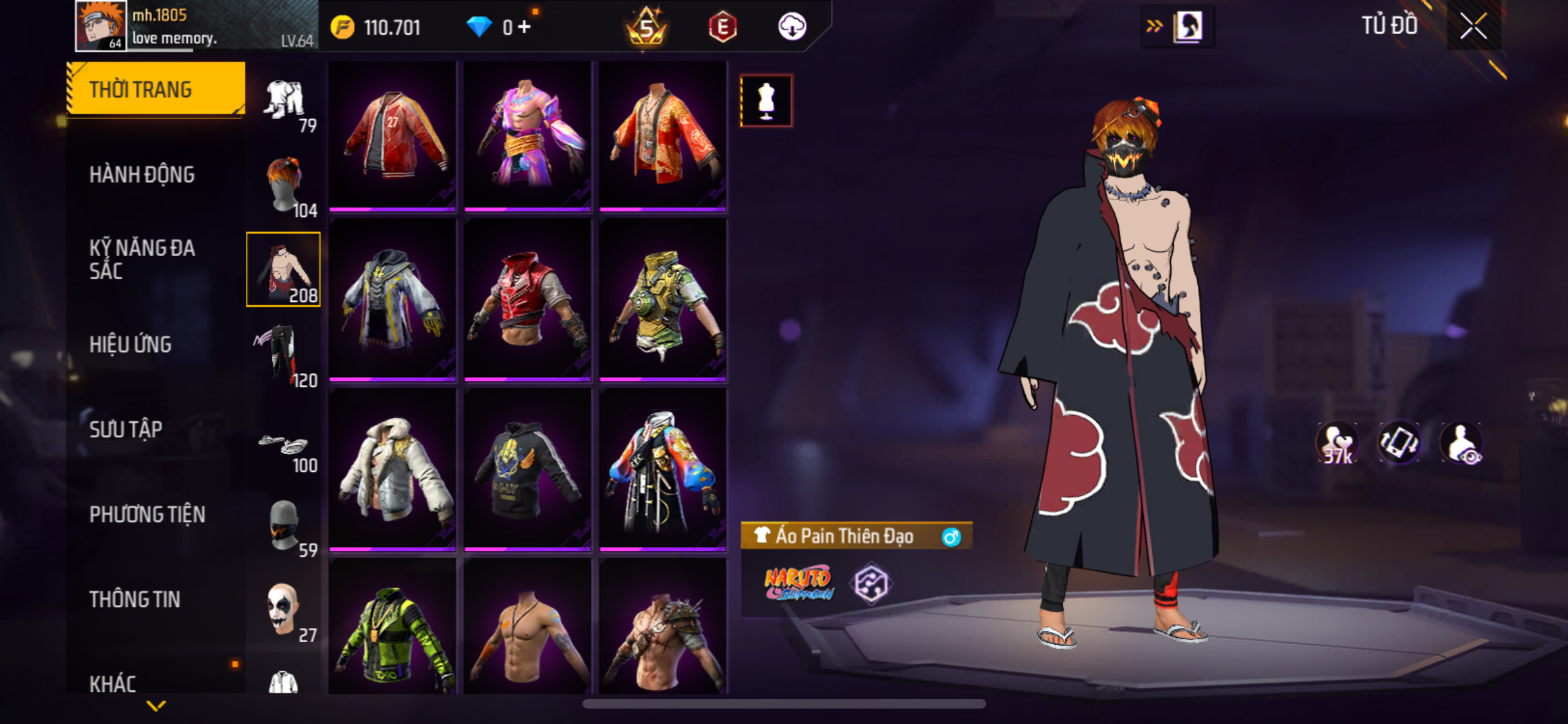This screenshot has width=1568, height=724.
Task: Open the Khác category
Action: coord(113,683)
